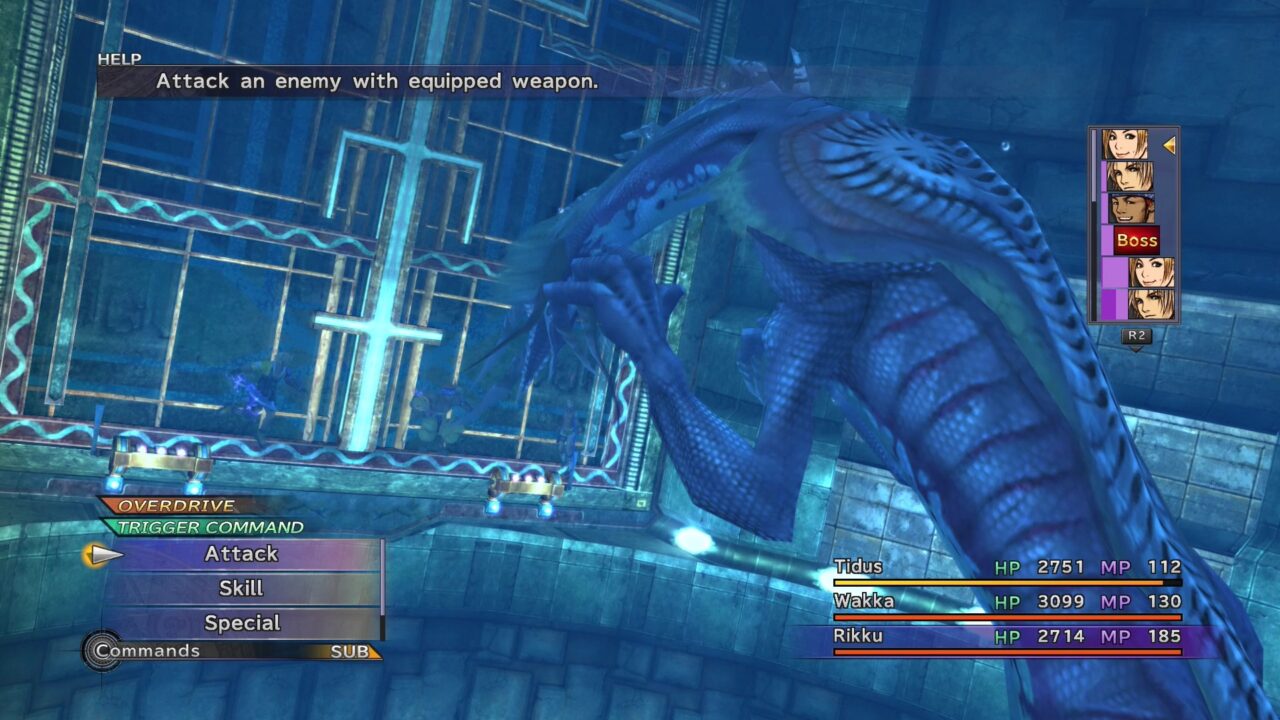Click the Commands label

(x=150, y=650)
